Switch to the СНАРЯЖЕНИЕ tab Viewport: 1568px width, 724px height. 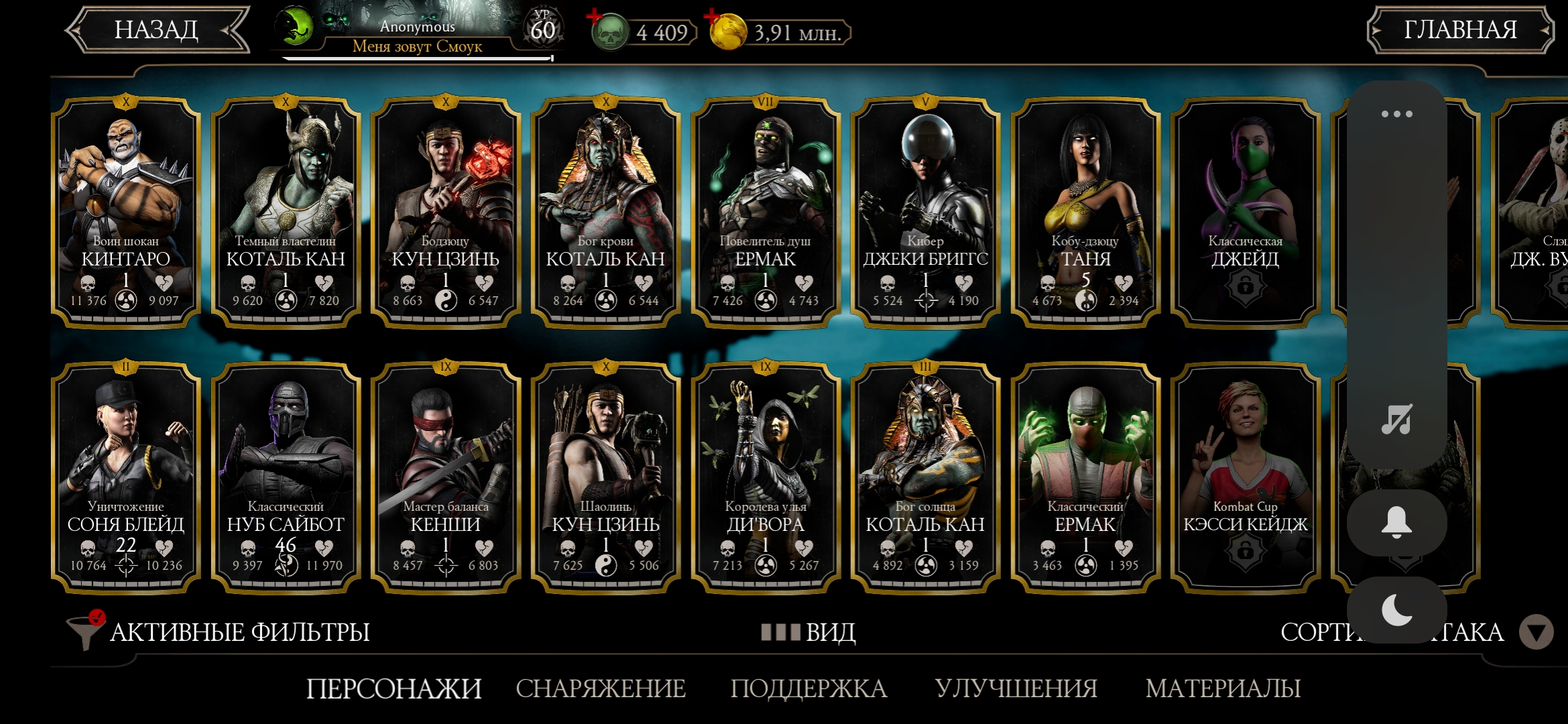click(600, 688)
